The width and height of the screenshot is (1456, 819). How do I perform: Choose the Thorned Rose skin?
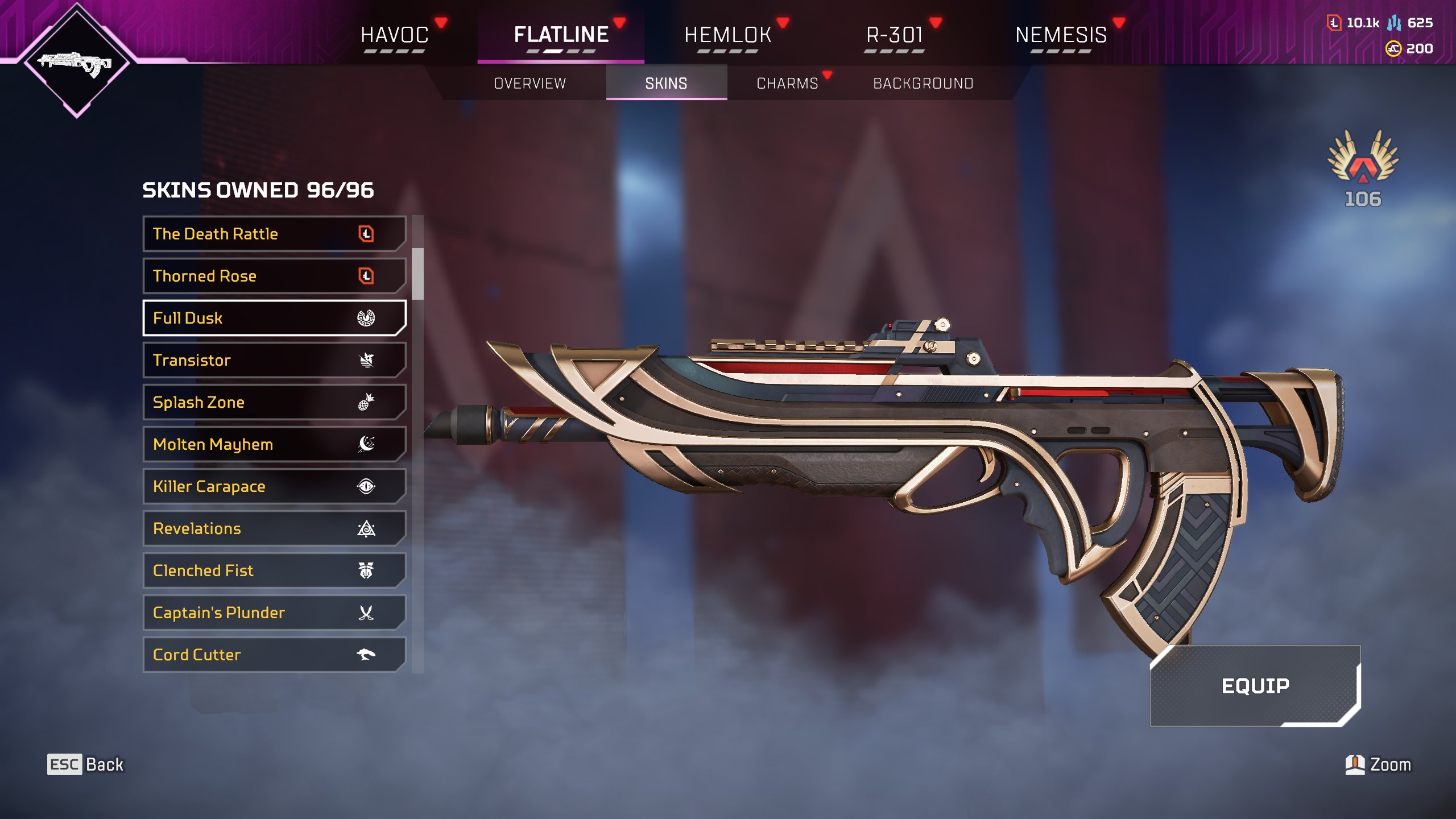274,276
